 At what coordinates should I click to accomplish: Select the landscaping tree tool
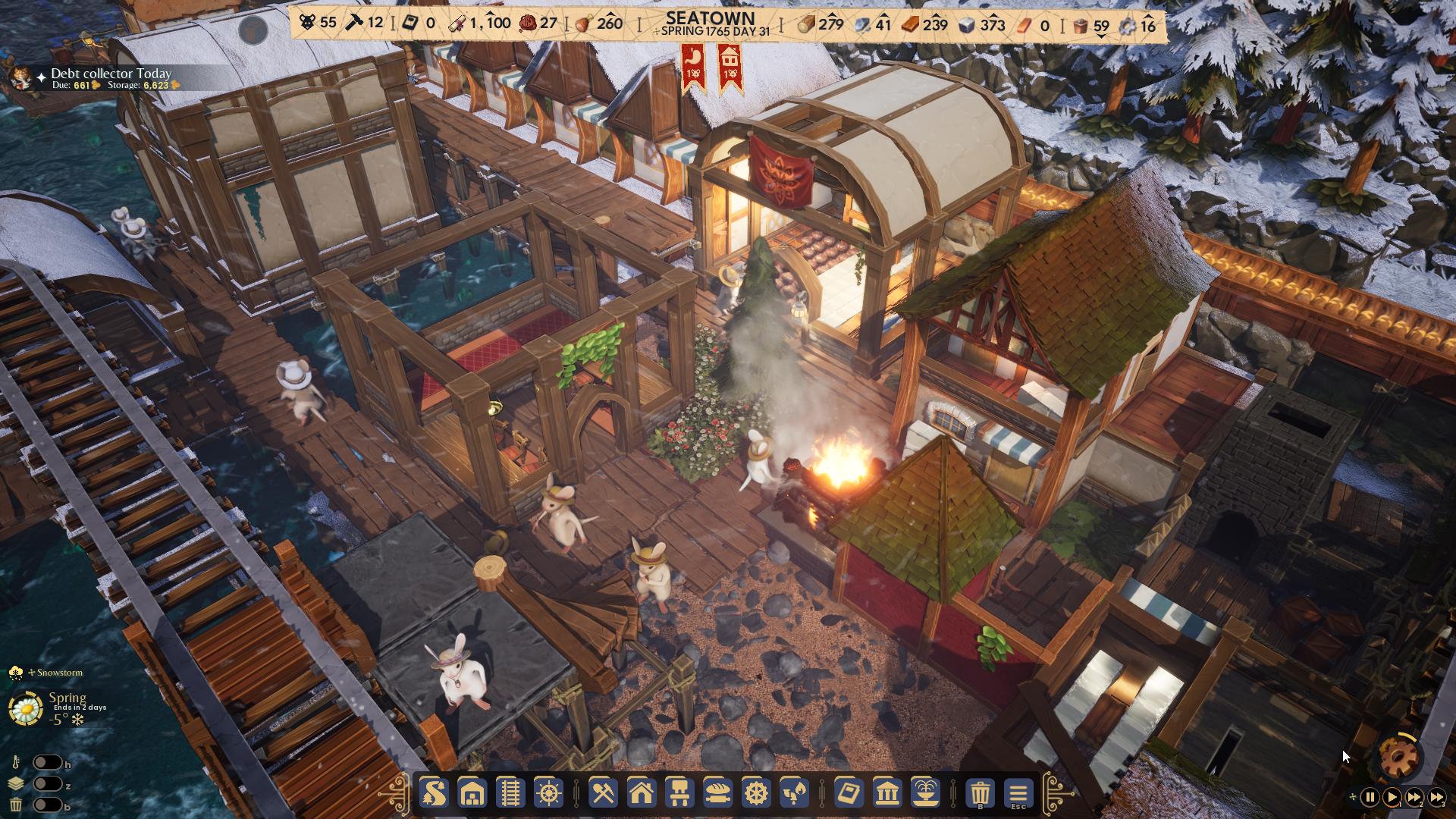point(432,794)
